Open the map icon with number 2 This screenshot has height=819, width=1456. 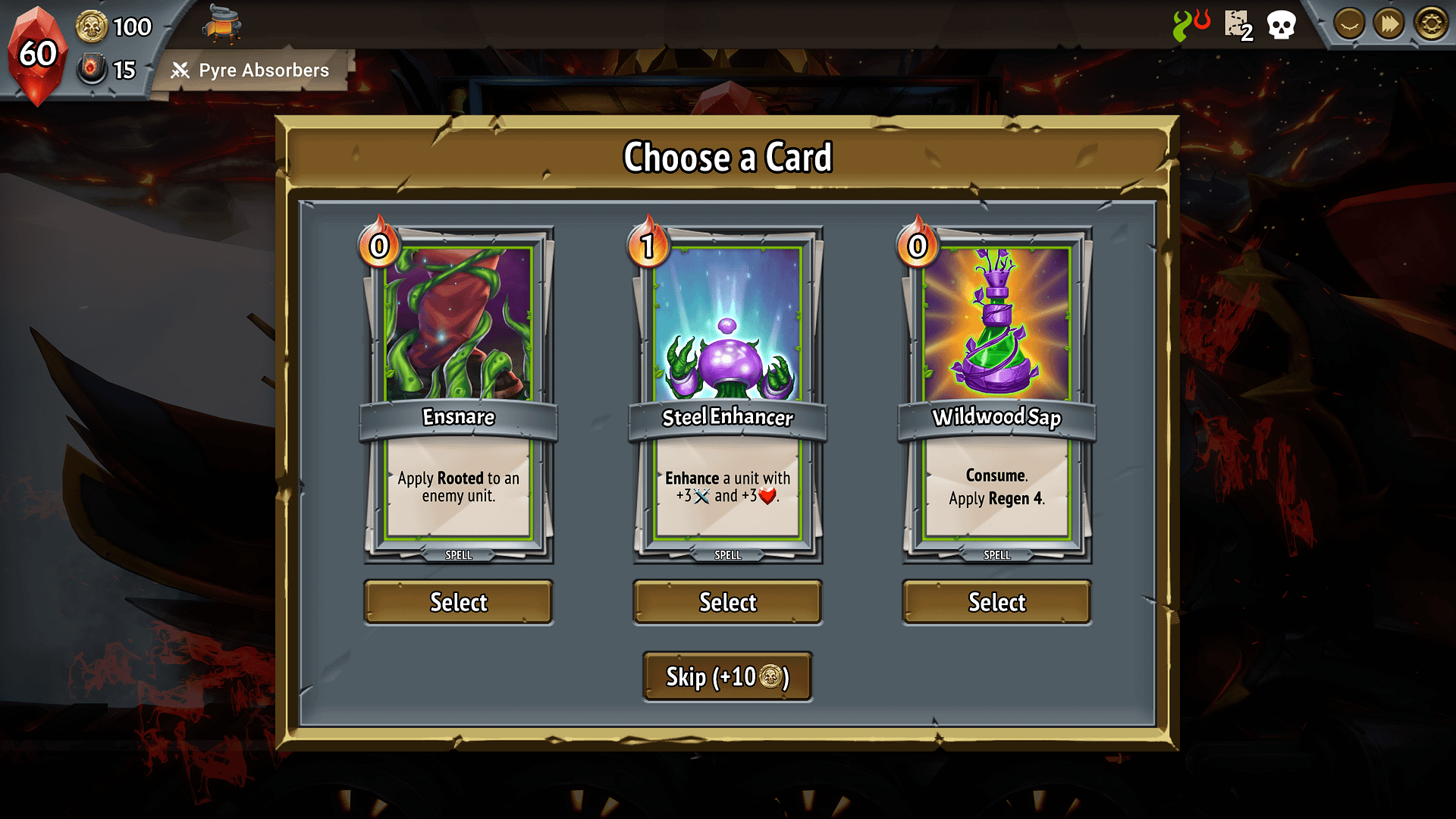(1238, 26)
